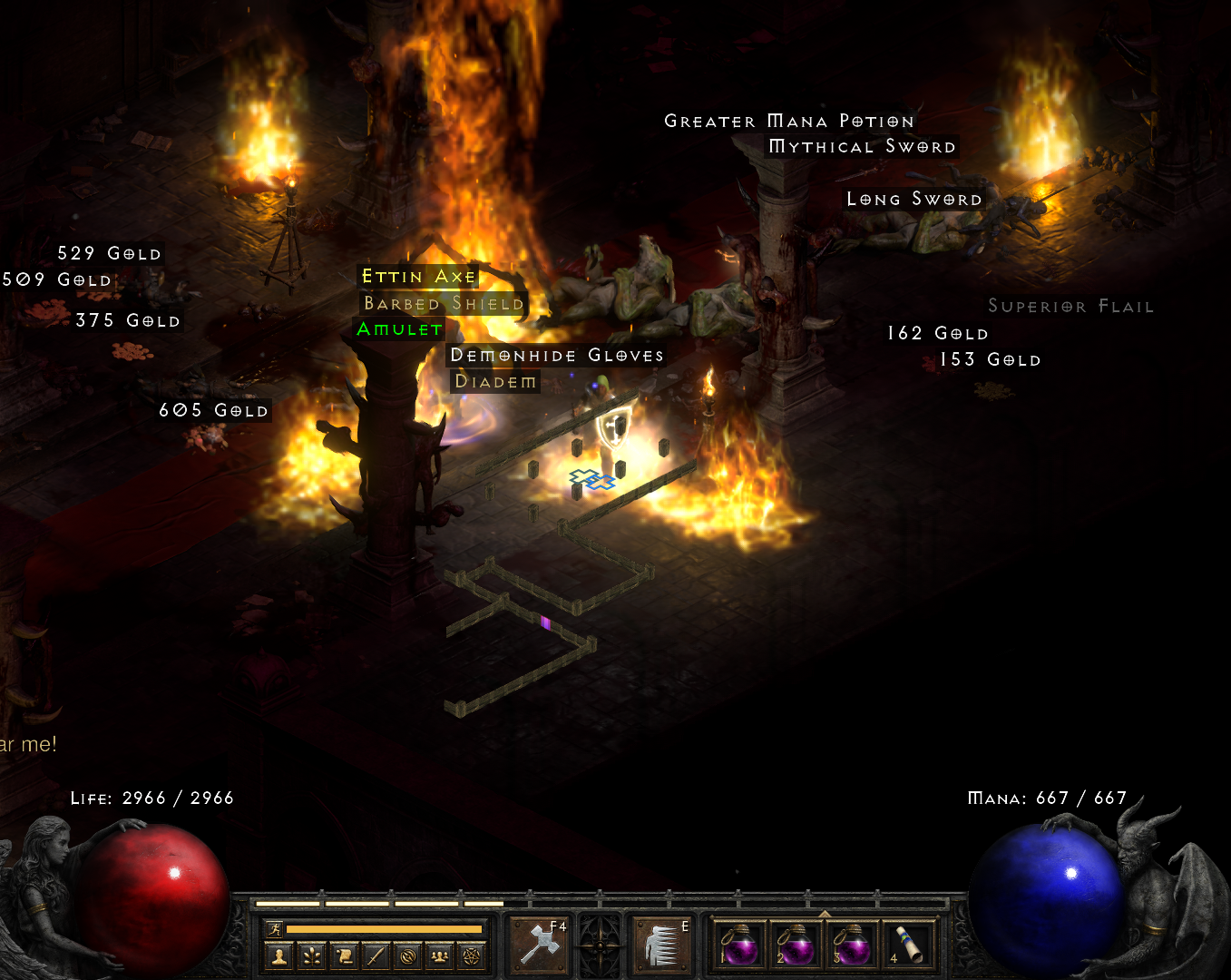The height and width of the screenshot is (980, 1231).
Task: Open the character stats screen
Action: pyautogui.click(x=280, y=955)
